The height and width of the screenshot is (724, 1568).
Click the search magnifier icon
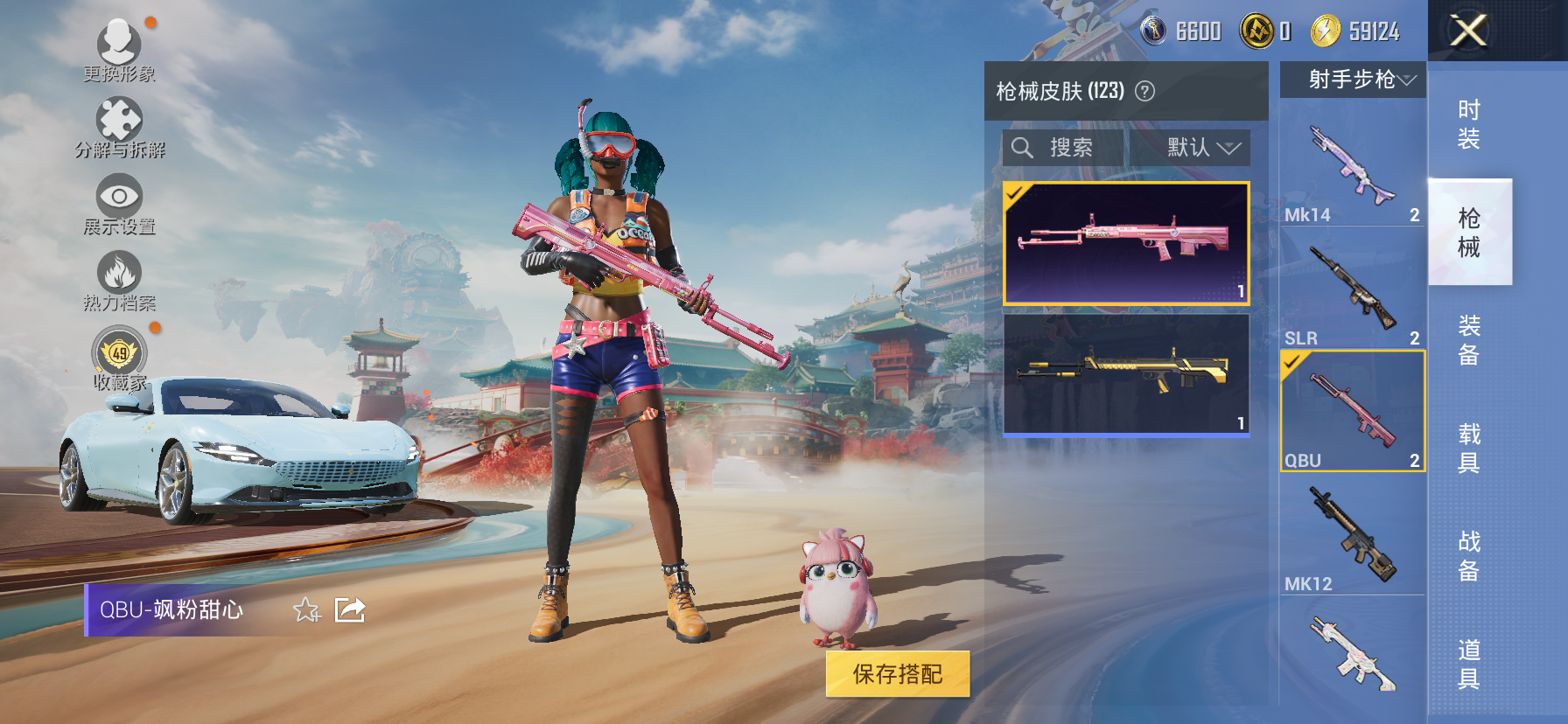click(x=1023, y=147)
